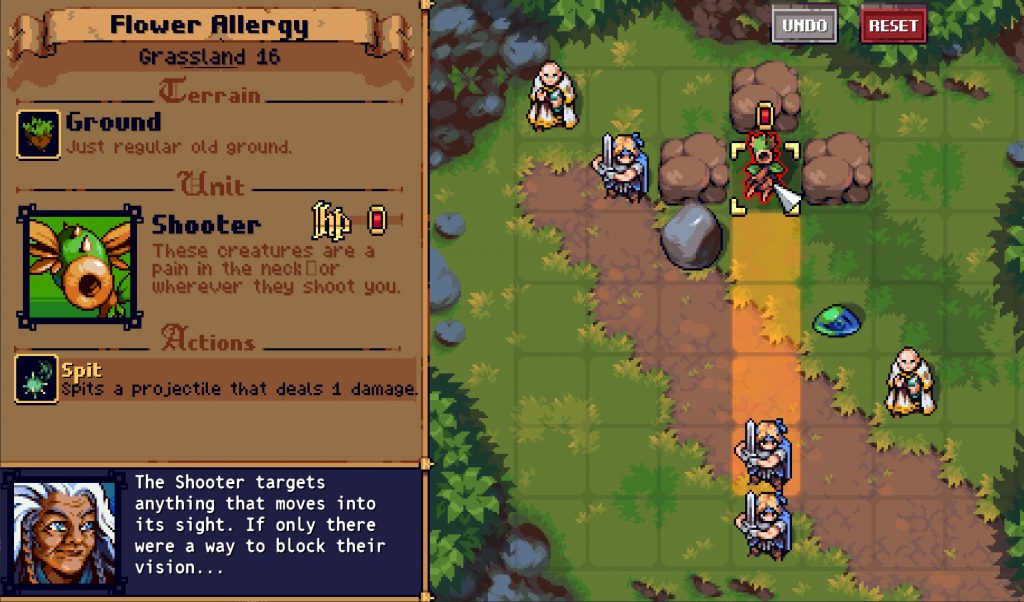Undo the last move
Screen dimensions: 1024x602
tap(804, 26)
